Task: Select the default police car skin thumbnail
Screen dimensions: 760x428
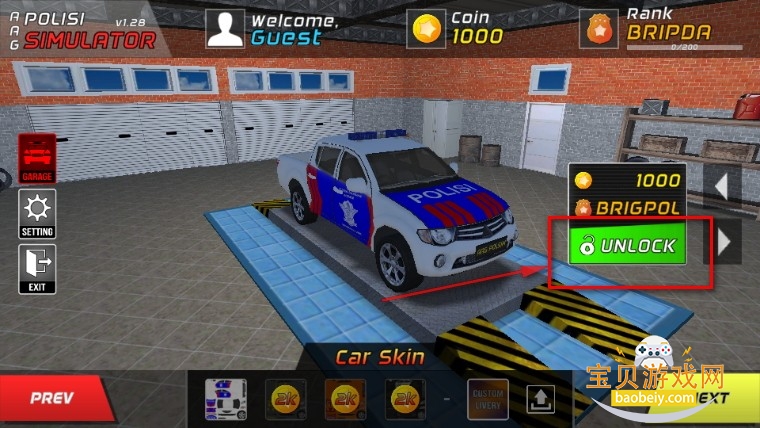Action: pyautogui.click(x=225, y=399)
